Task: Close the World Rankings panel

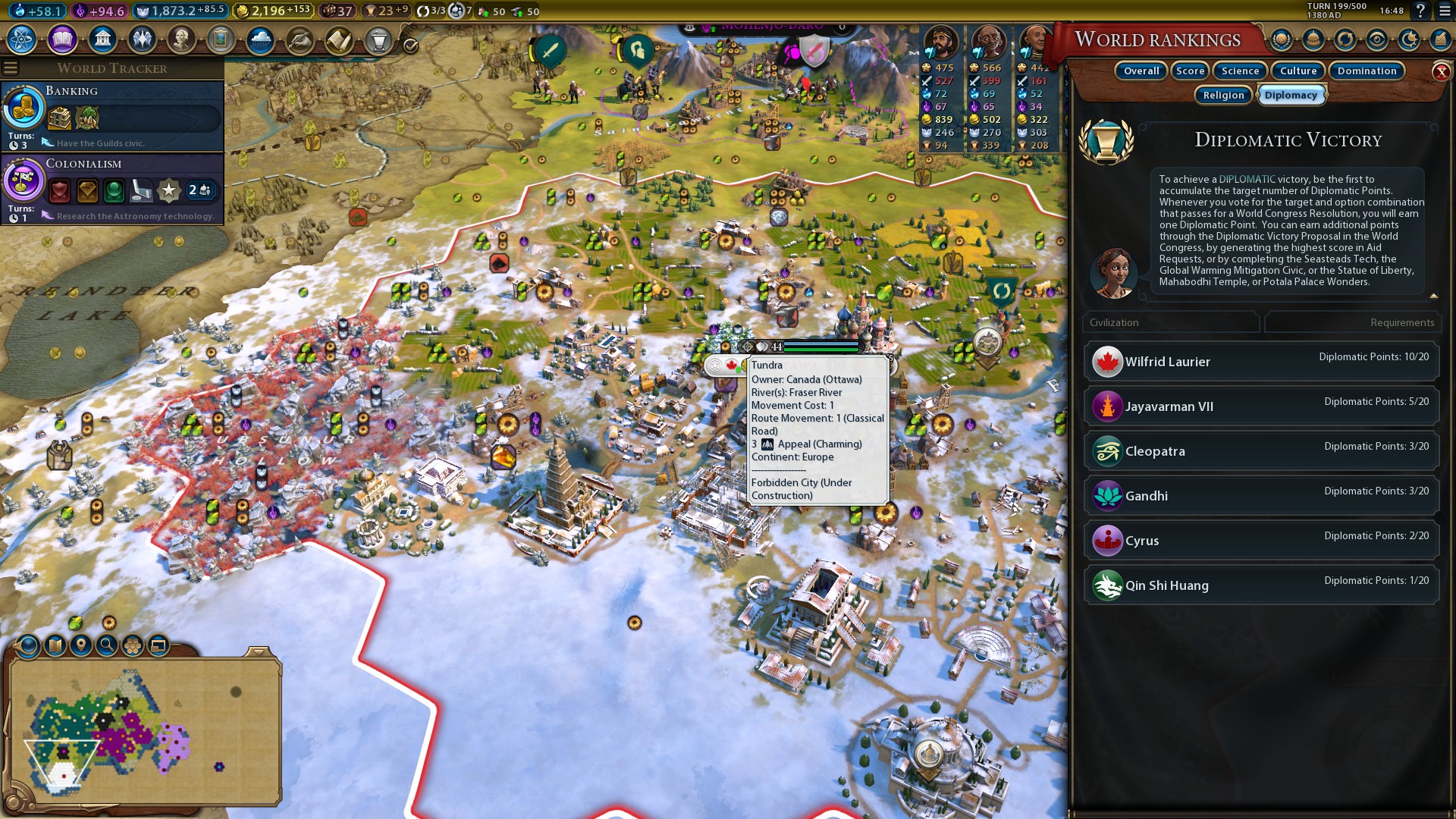Action: tap(1441, 72)
